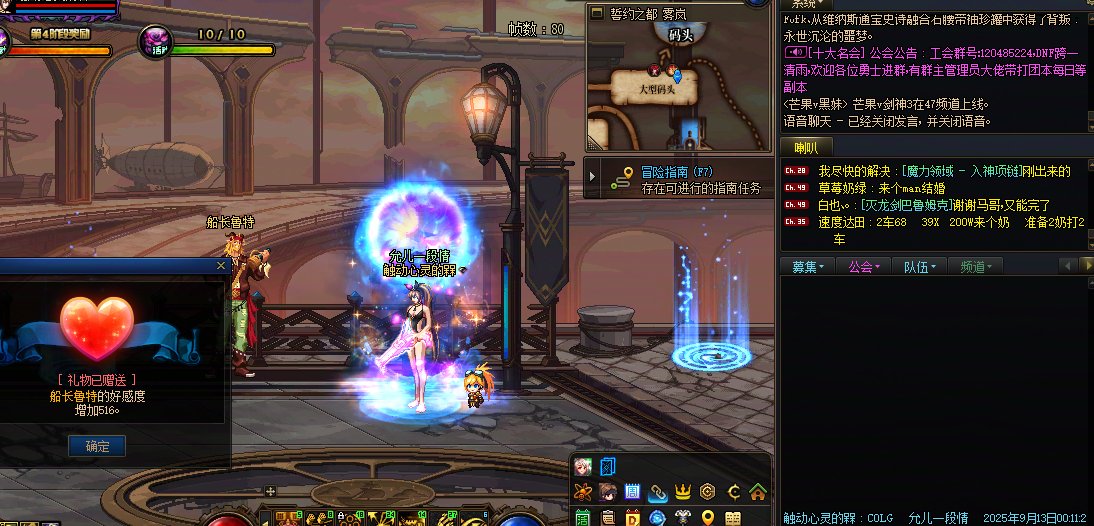Open the 募集 recruitment channel dropdown
The width and height of the screenshot is (1094, 526).
click(808, 267)
